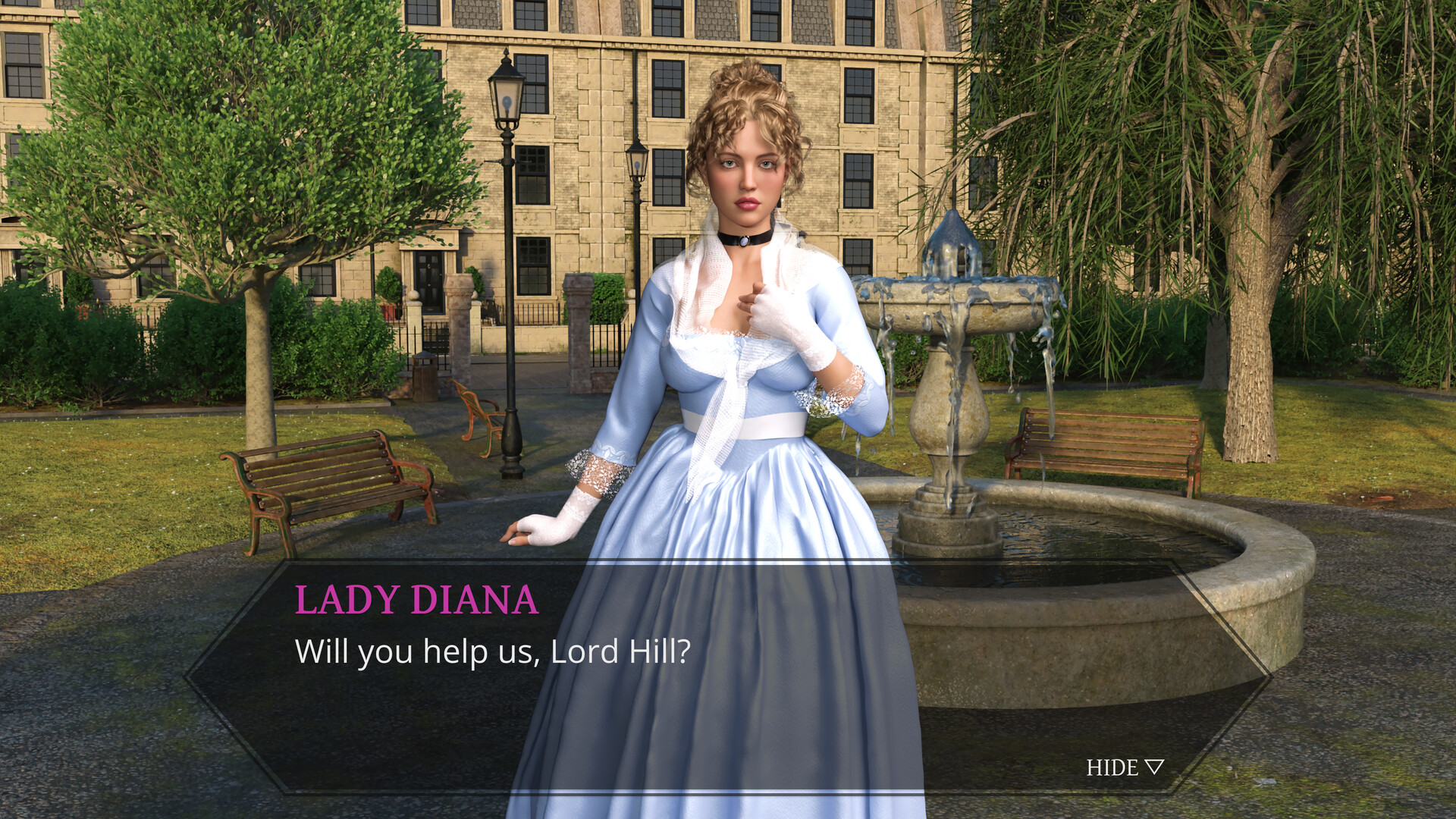Click the downward arrow beside HIDE
This screenshot has width=1456, height=819.
click(x=1156, y=767)
